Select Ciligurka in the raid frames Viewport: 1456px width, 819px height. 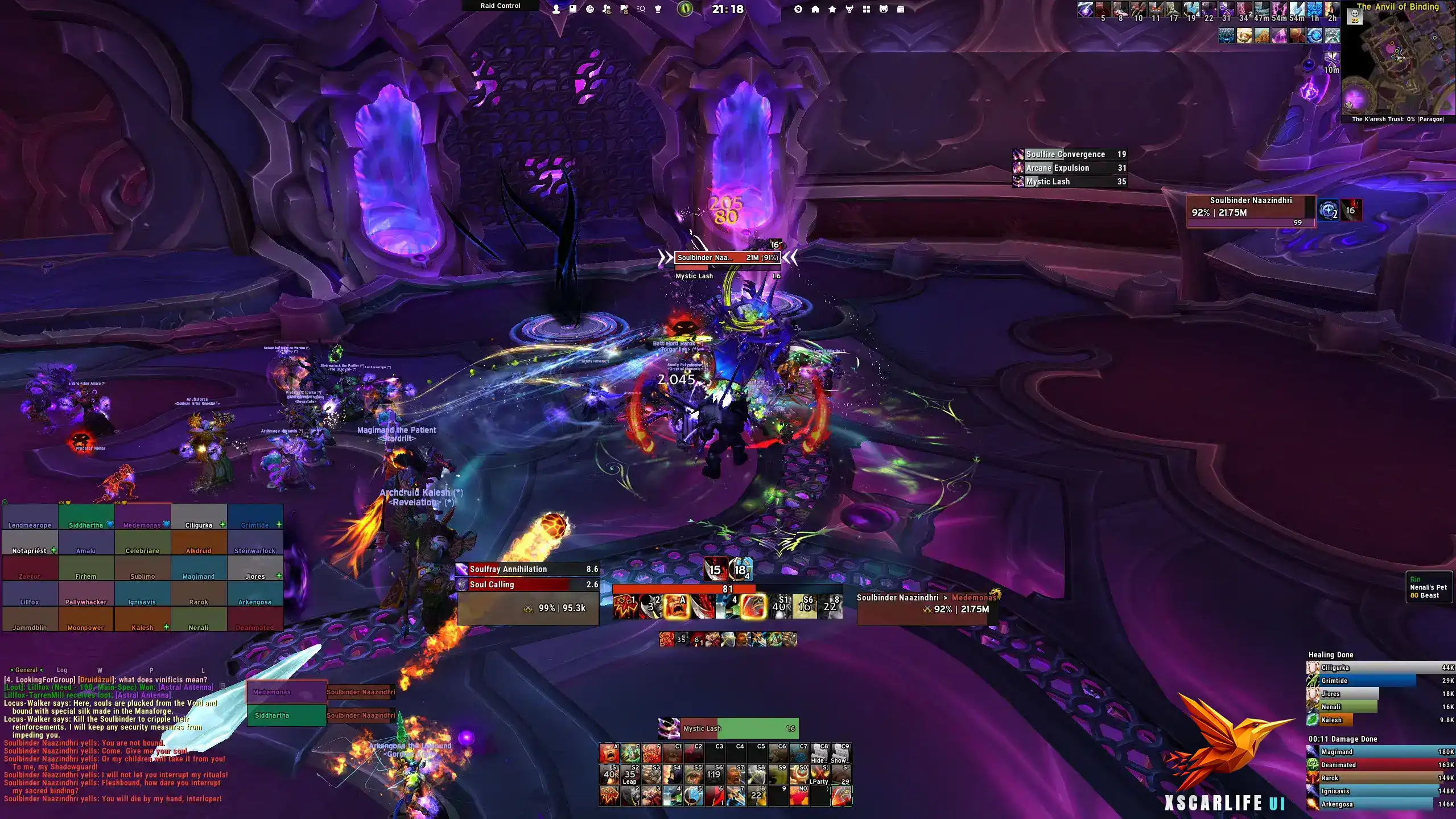click(x=199, y=517)
